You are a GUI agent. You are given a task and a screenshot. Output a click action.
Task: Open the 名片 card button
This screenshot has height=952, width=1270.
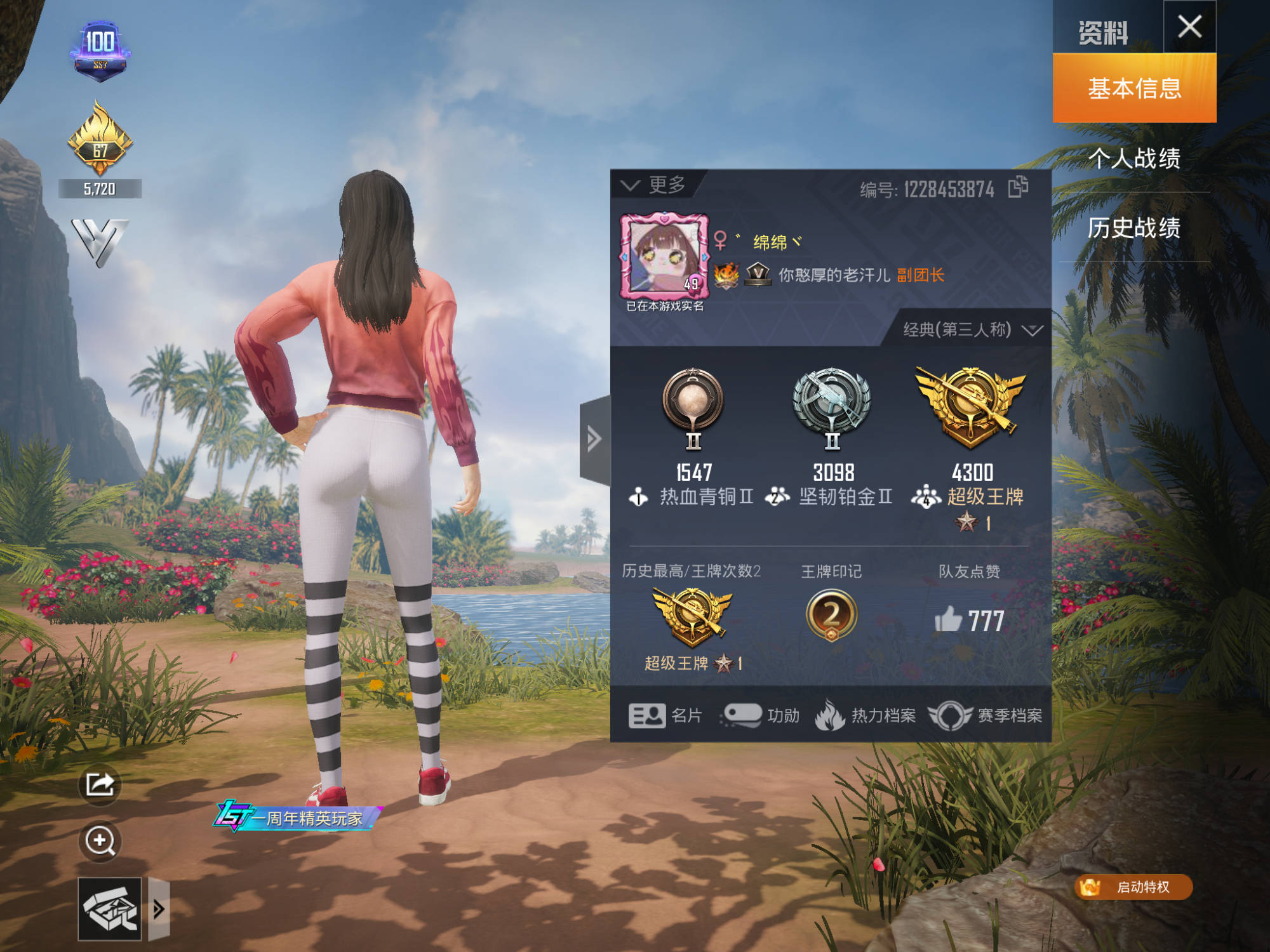click(x=665, y=716)
